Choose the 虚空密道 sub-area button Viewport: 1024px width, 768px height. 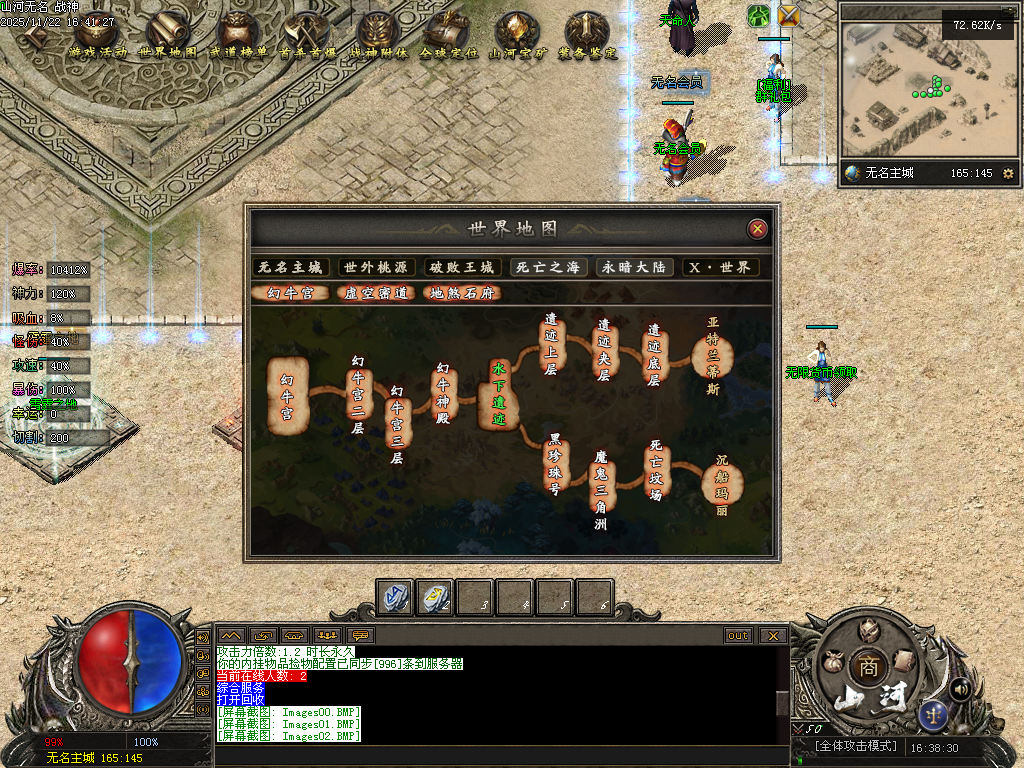click(376, 293)
